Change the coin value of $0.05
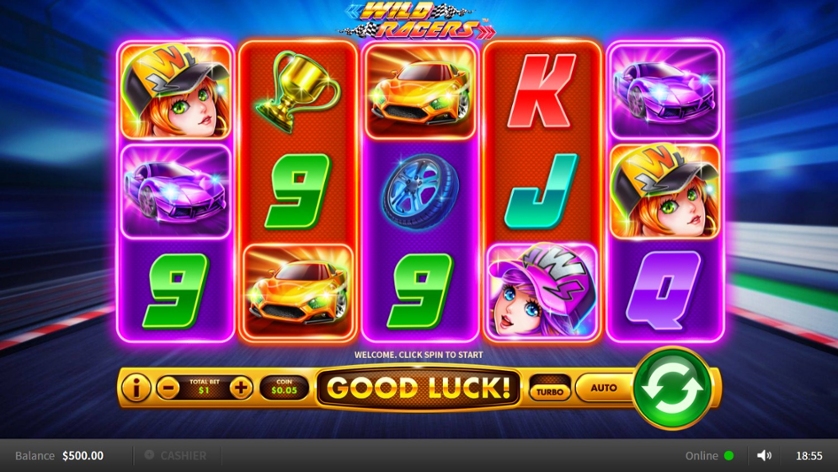 (x=285, y=387)
